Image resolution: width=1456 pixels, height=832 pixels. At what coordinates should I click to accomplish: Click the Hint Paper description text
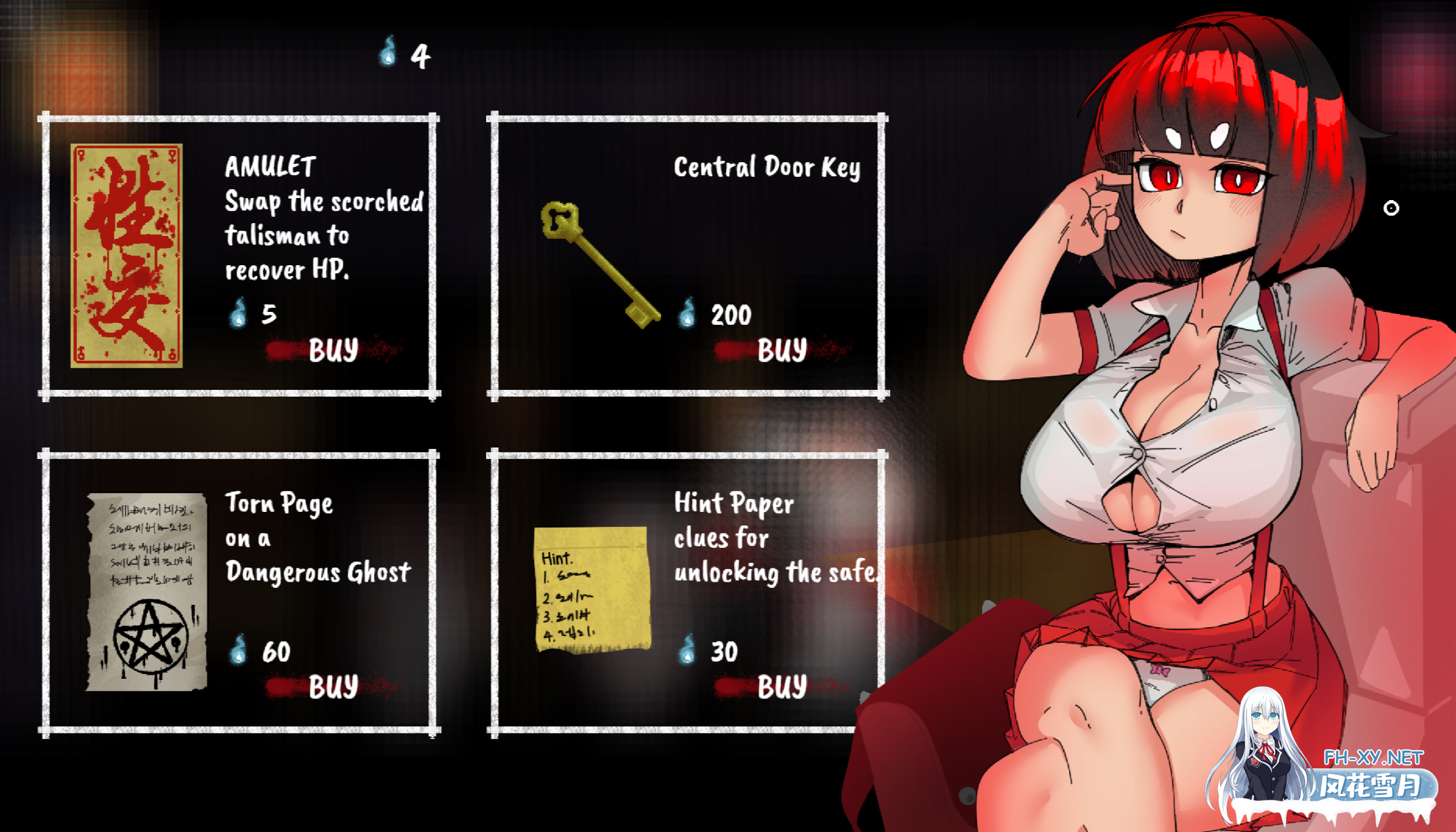pos(776,538)
